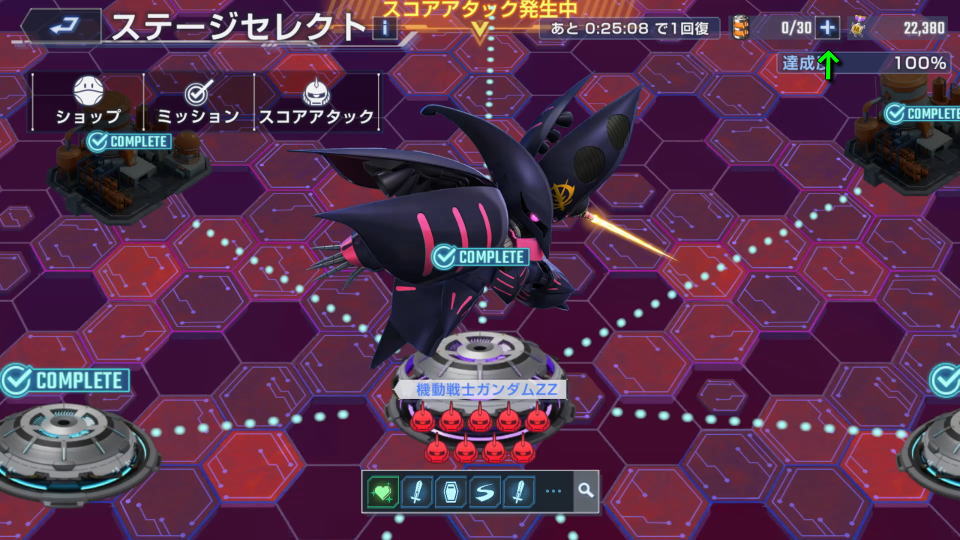Image resolution: width=960 pixels, height=540 pixels.
Task: Select the green heart sparkle icon
Action: click(384, 492)
